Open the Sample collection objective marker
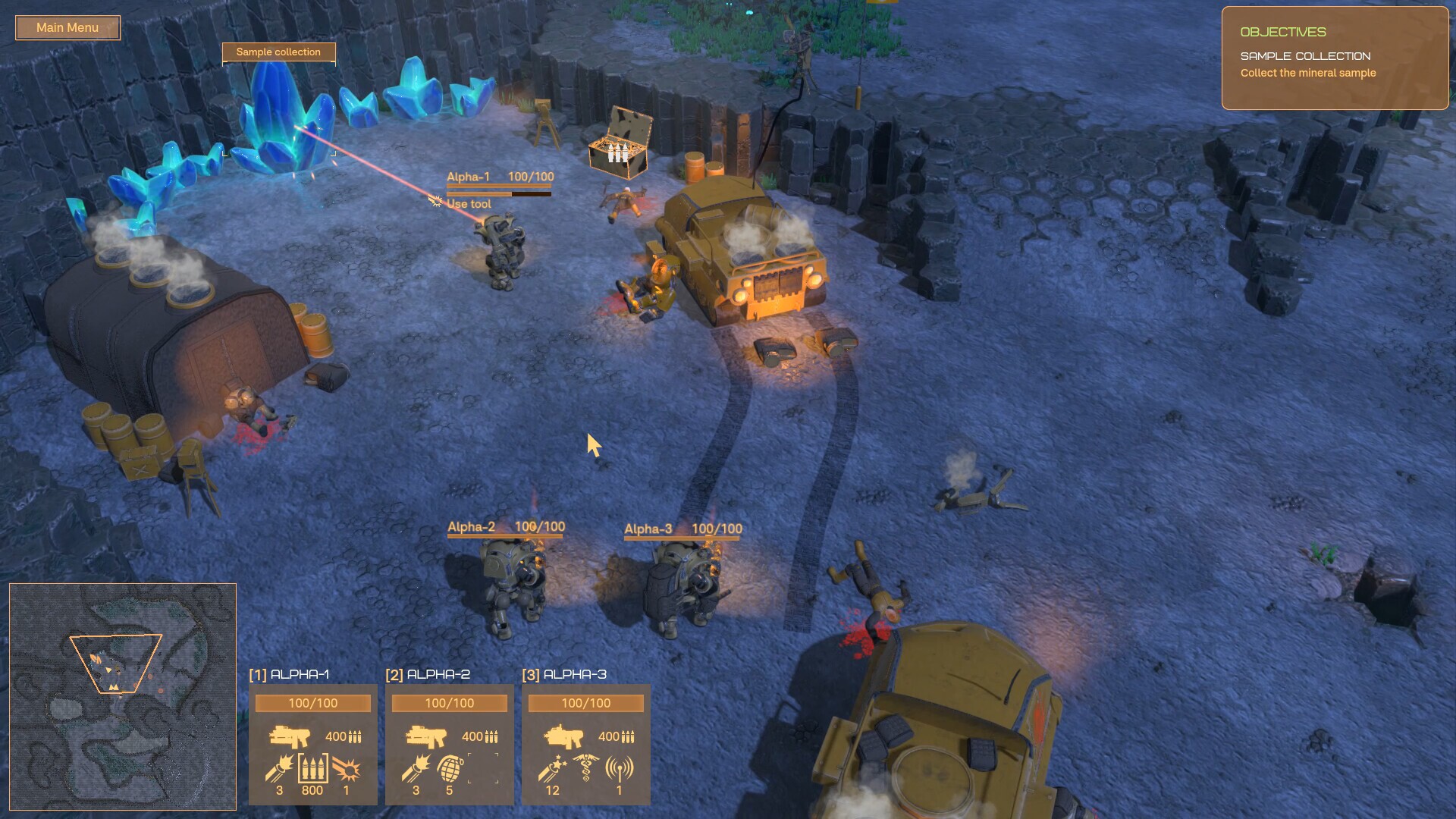Image resolution: width=1456 pixels, height=819 pixels. 278,52
